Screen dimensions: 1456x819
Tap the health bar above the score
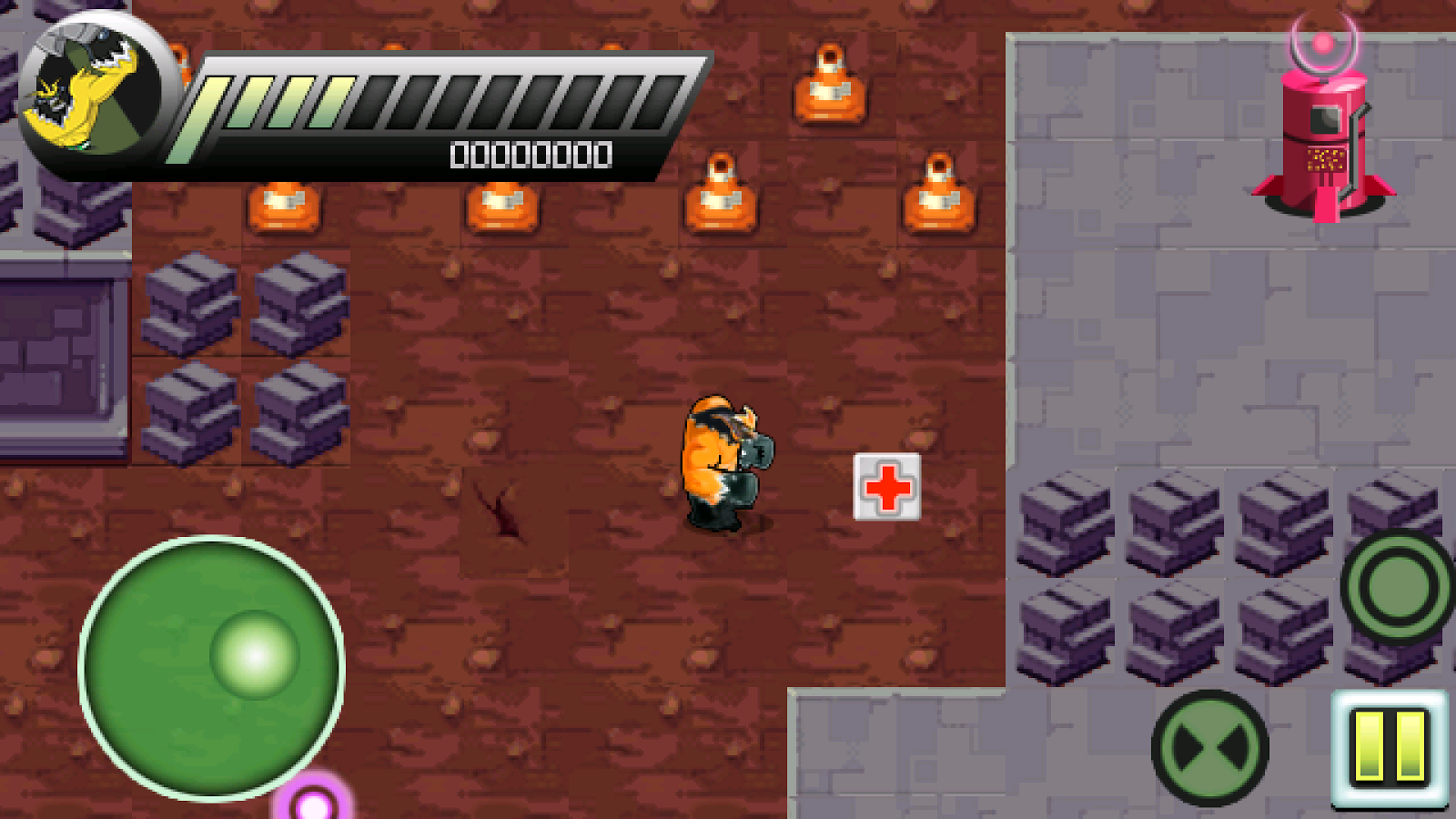pyautogui.click(x=428, y=100)
